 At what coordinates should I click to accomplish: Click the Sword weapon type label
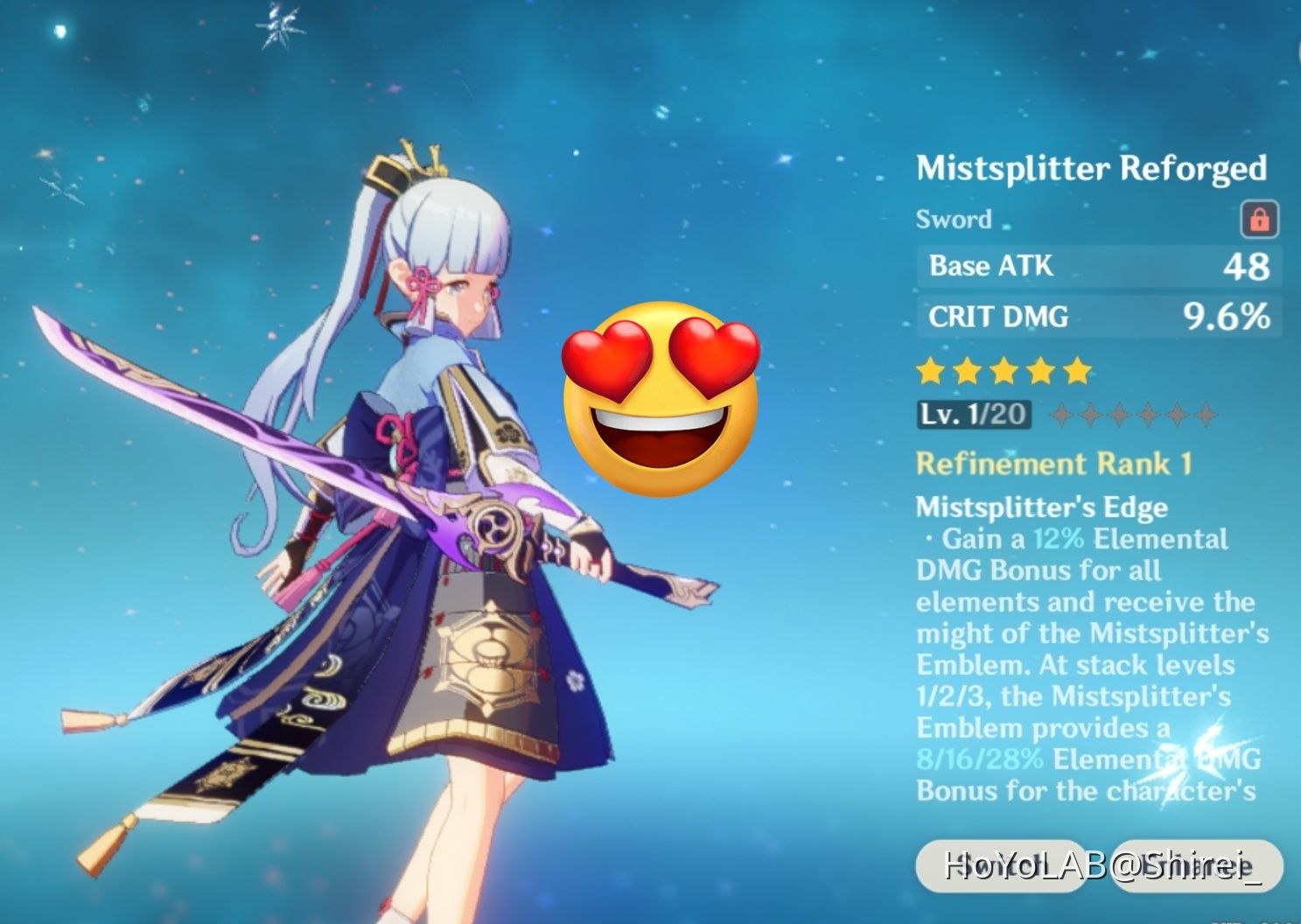tap(954, 220)
